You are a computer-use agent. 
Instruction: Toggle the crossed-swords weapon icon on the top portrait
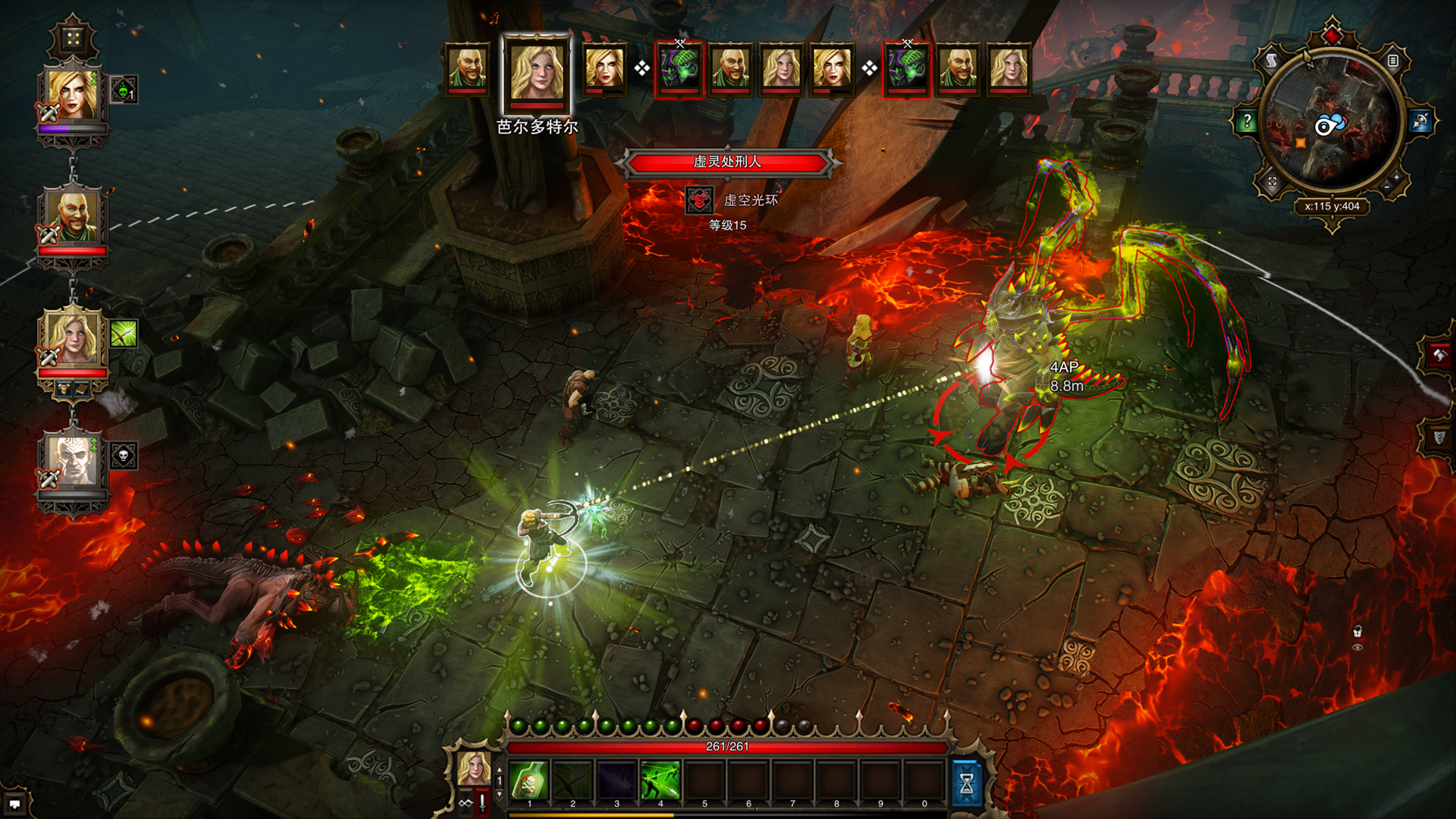47,114
